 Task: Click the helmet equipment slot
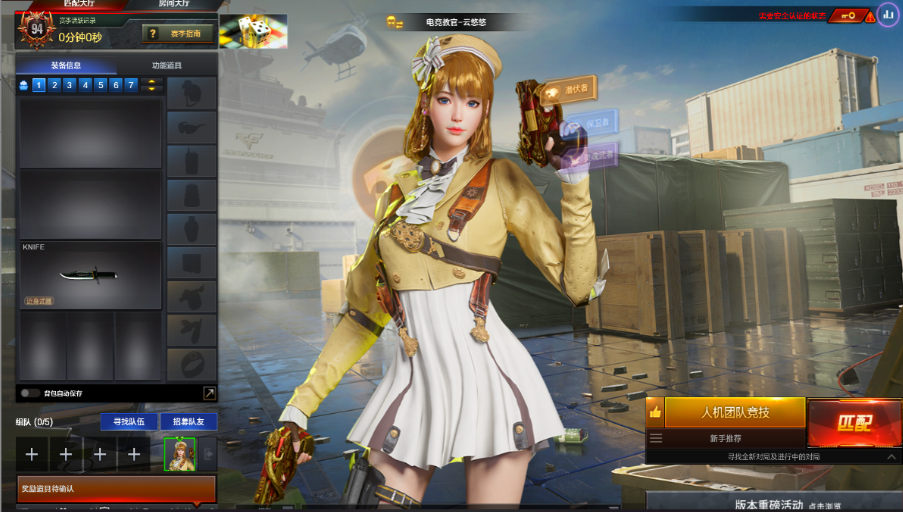click(x=191, y=94)
